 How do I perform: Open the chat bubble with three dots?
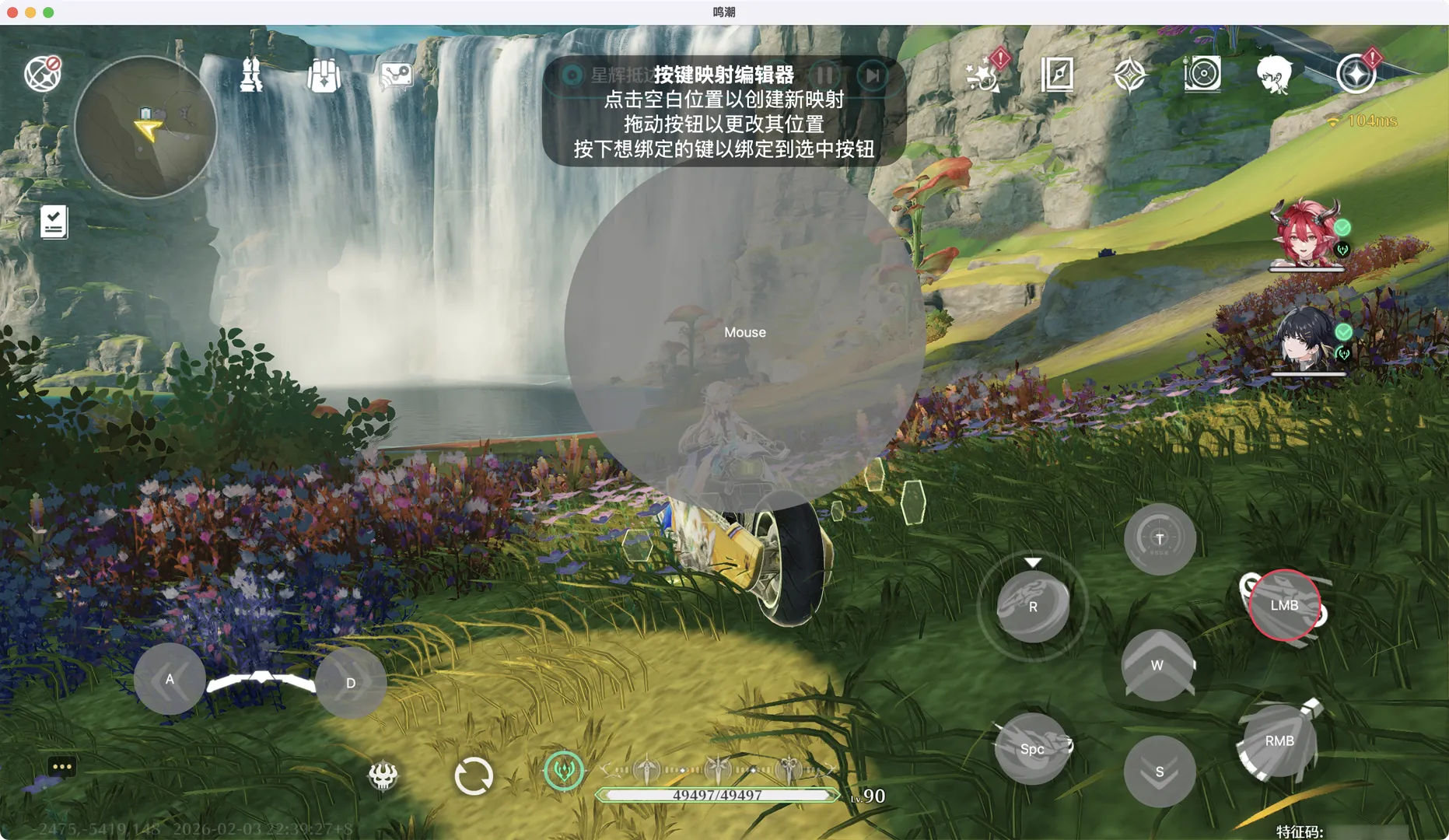[61, 767]
